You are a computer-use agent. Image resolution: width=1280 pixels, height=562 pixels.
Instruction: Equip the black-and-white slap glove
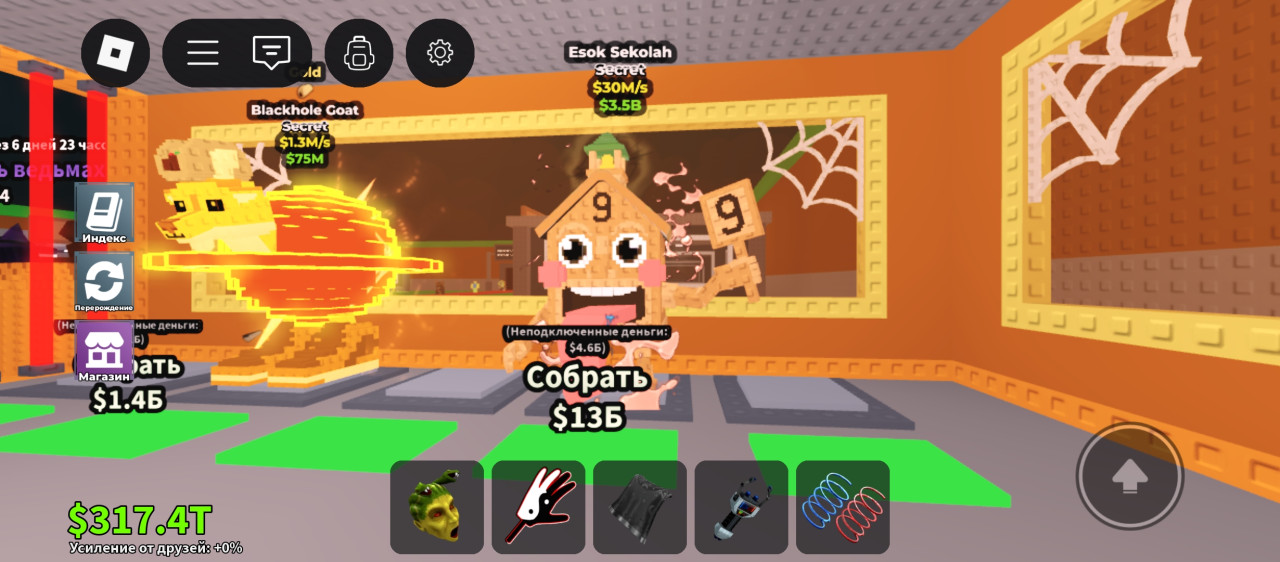[x=538, y=507]
